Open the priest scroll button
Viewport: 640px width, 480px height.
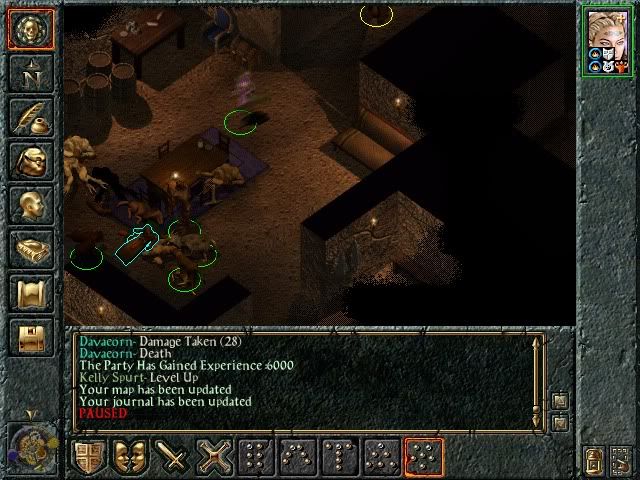pos(30,293)
